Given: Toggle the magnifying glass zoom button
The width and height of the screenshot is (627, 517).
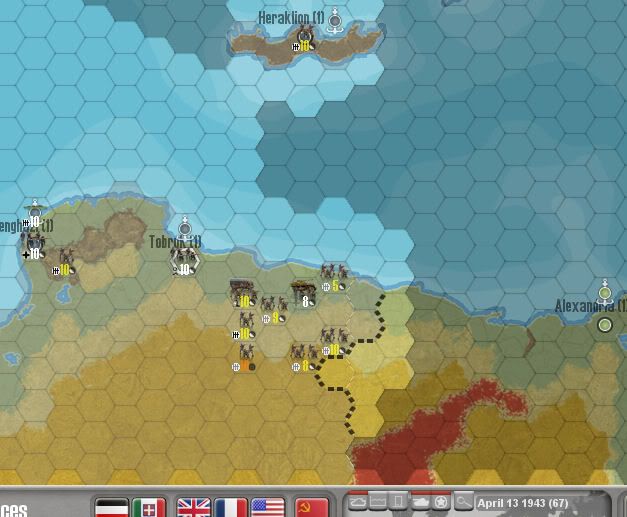Looking at the screenshot, I should coord(463,502).
